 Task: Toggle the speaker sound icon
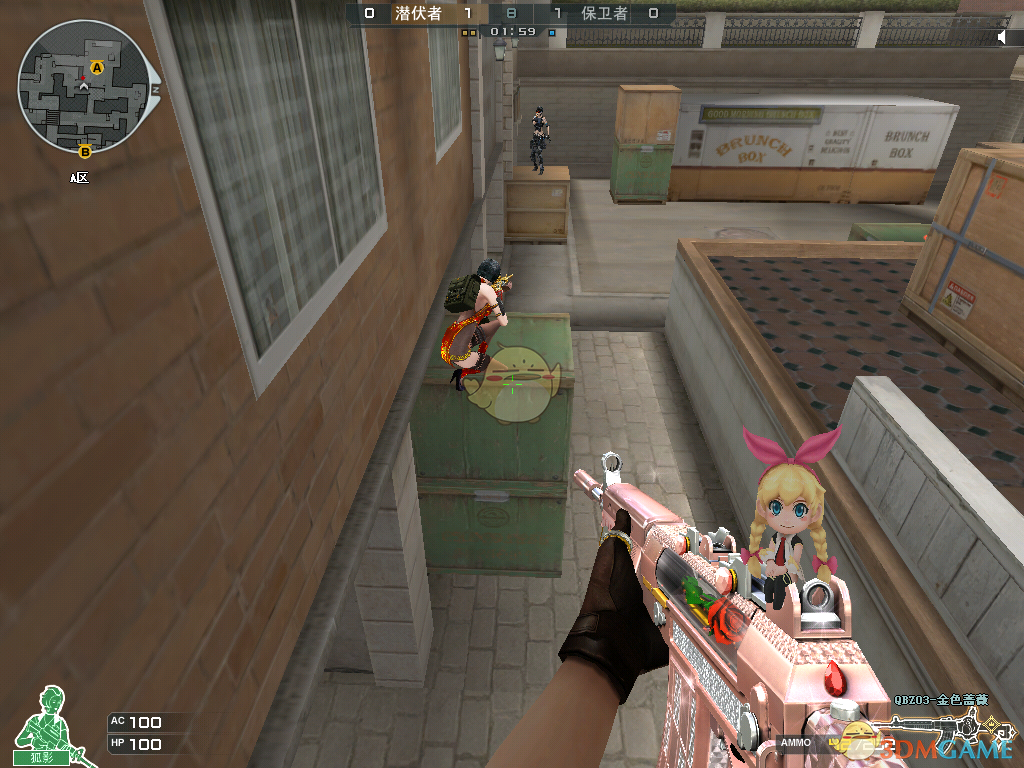[x=1001, y=37]
